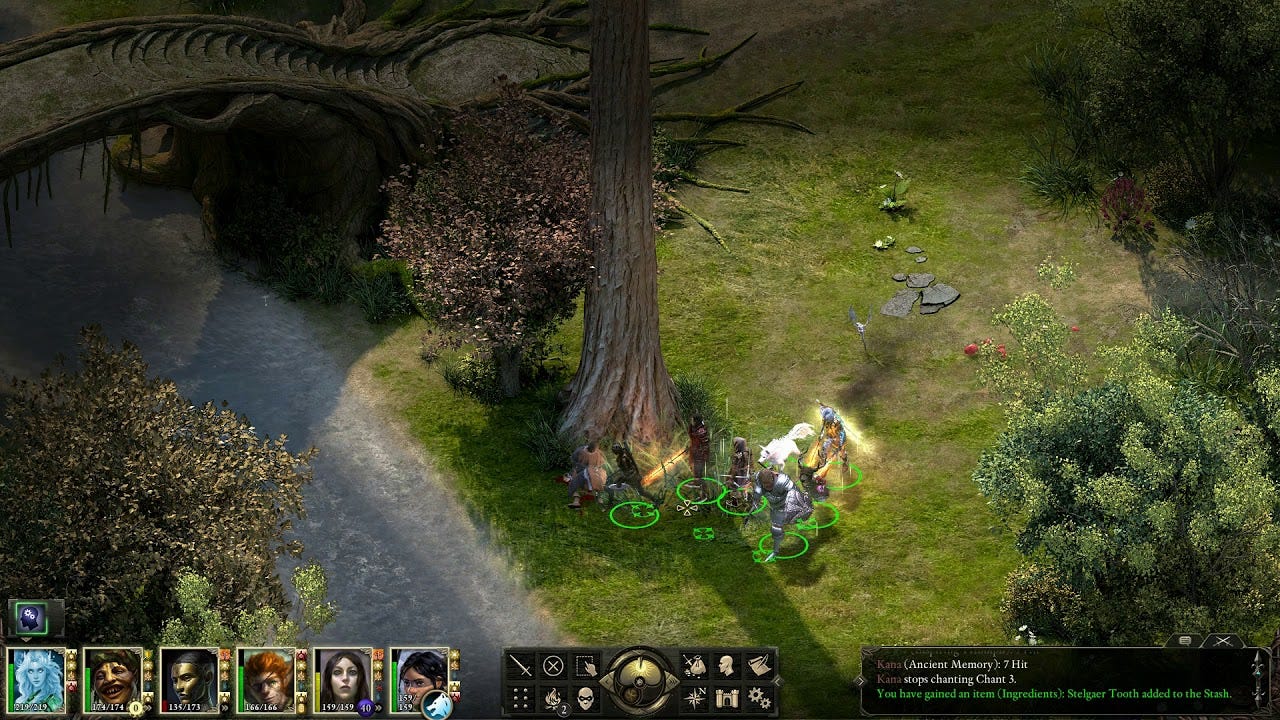The height and width of the screenshot is (720, 1280).
Task: Open the options gears icon
Action: pyautogui.click(x=759, y=697)
